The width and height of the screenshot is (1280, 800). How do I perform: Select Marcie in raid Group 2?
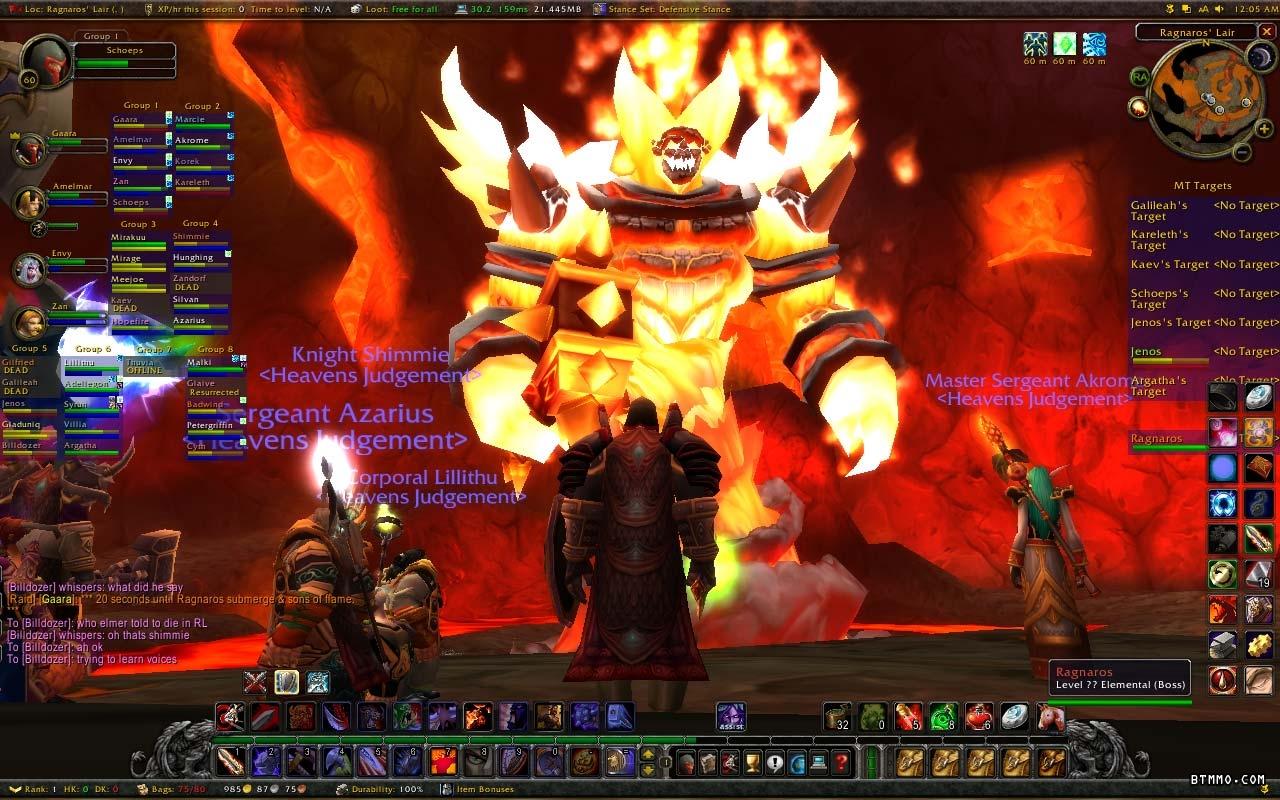coord(201,120)
